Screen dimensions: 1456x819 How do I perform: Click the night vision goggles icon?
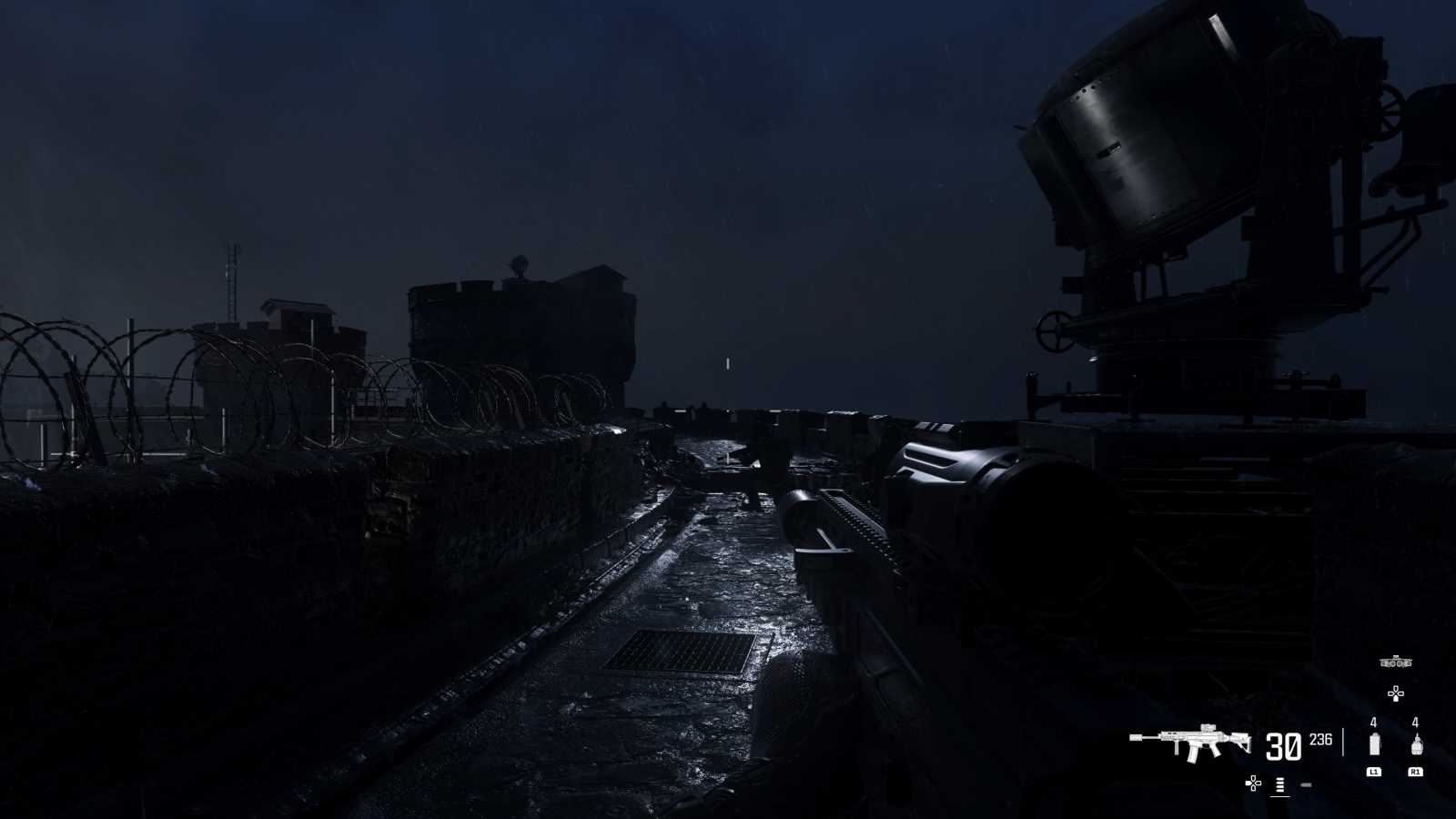point(1395,662)
